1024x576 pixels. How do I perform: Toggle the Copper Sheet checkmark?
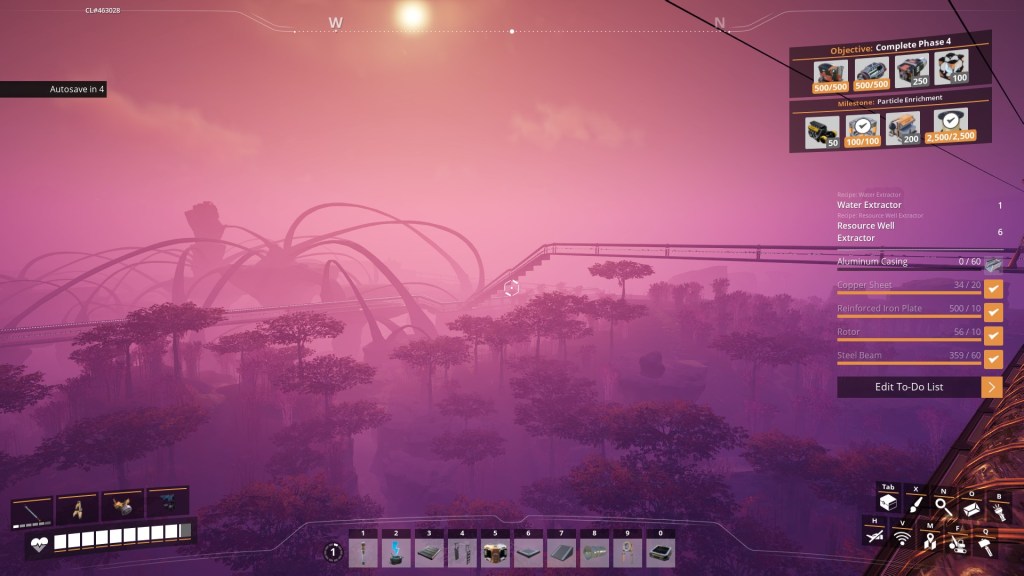(993, 289)
